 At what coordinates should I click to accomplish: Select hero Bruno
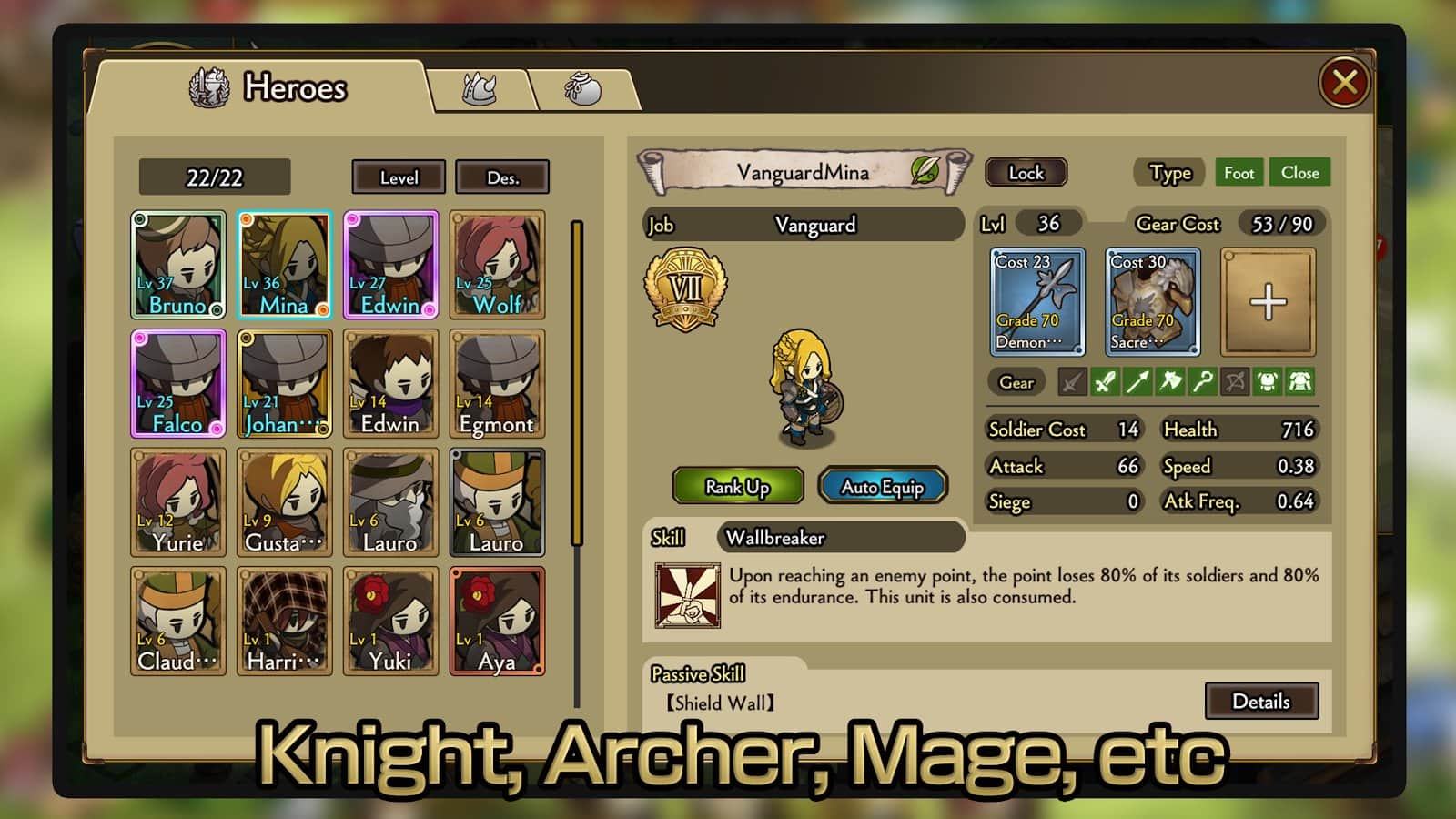click(x=178, y=265)
